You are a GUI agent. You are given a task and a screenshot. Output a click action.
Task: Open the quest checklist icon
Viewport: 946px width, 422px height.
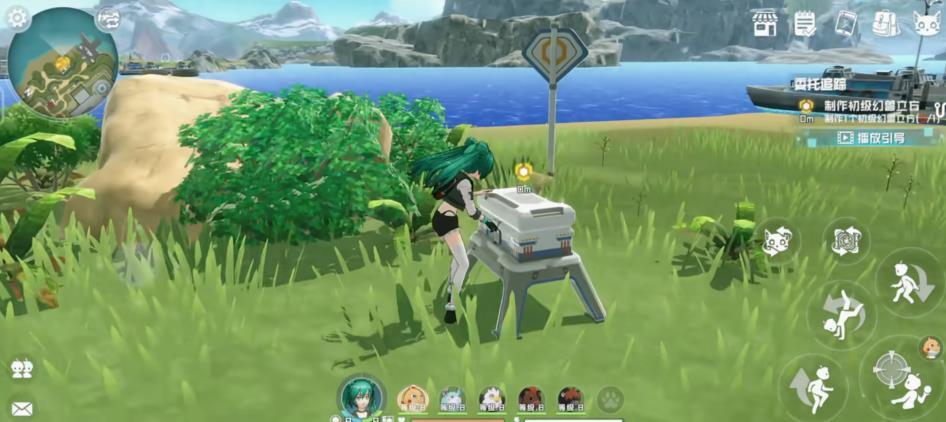coord(805,23)
